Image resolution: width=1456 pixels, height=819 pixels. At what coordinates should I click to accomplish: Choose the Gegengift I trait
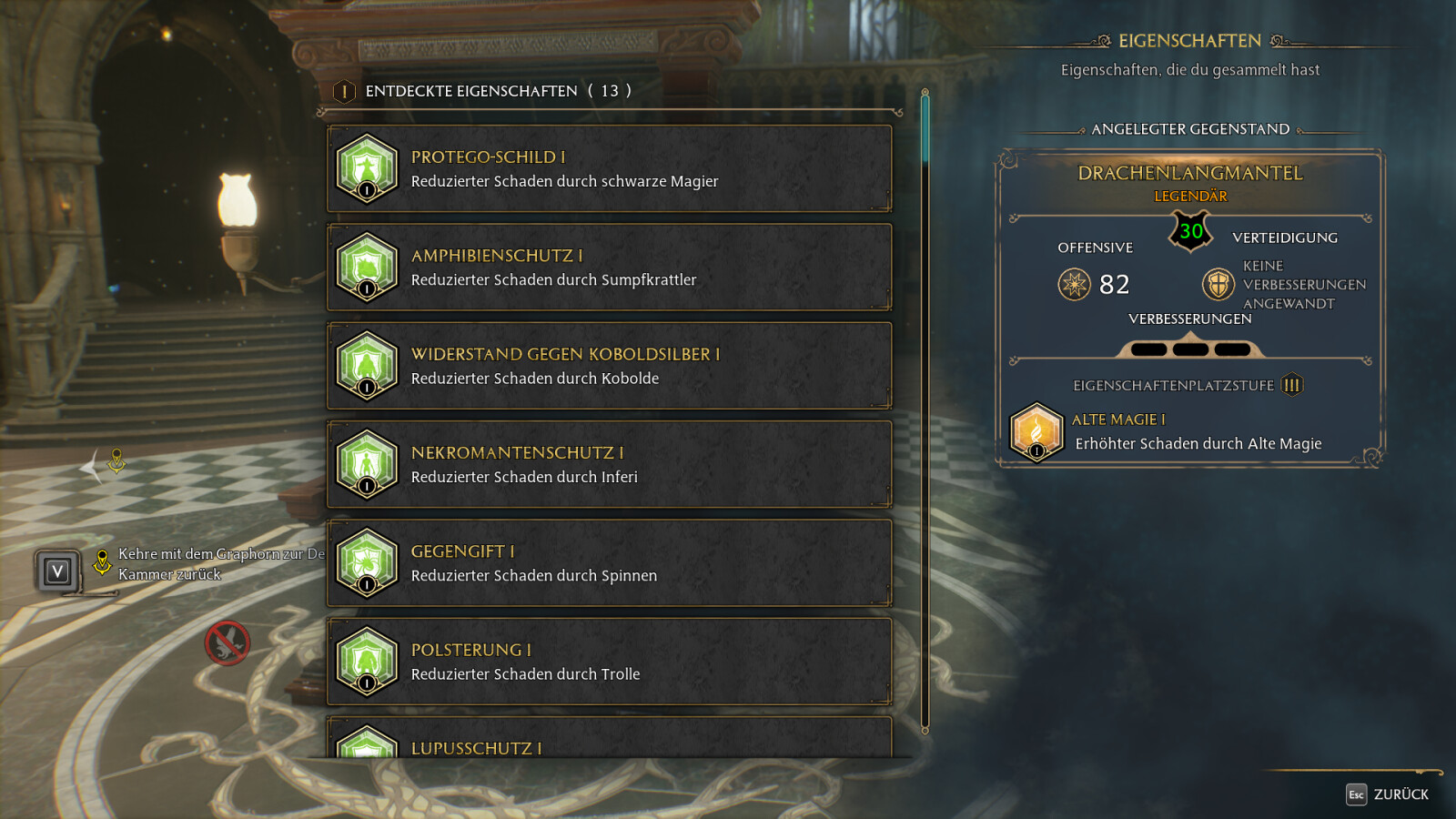pos(609,563)
